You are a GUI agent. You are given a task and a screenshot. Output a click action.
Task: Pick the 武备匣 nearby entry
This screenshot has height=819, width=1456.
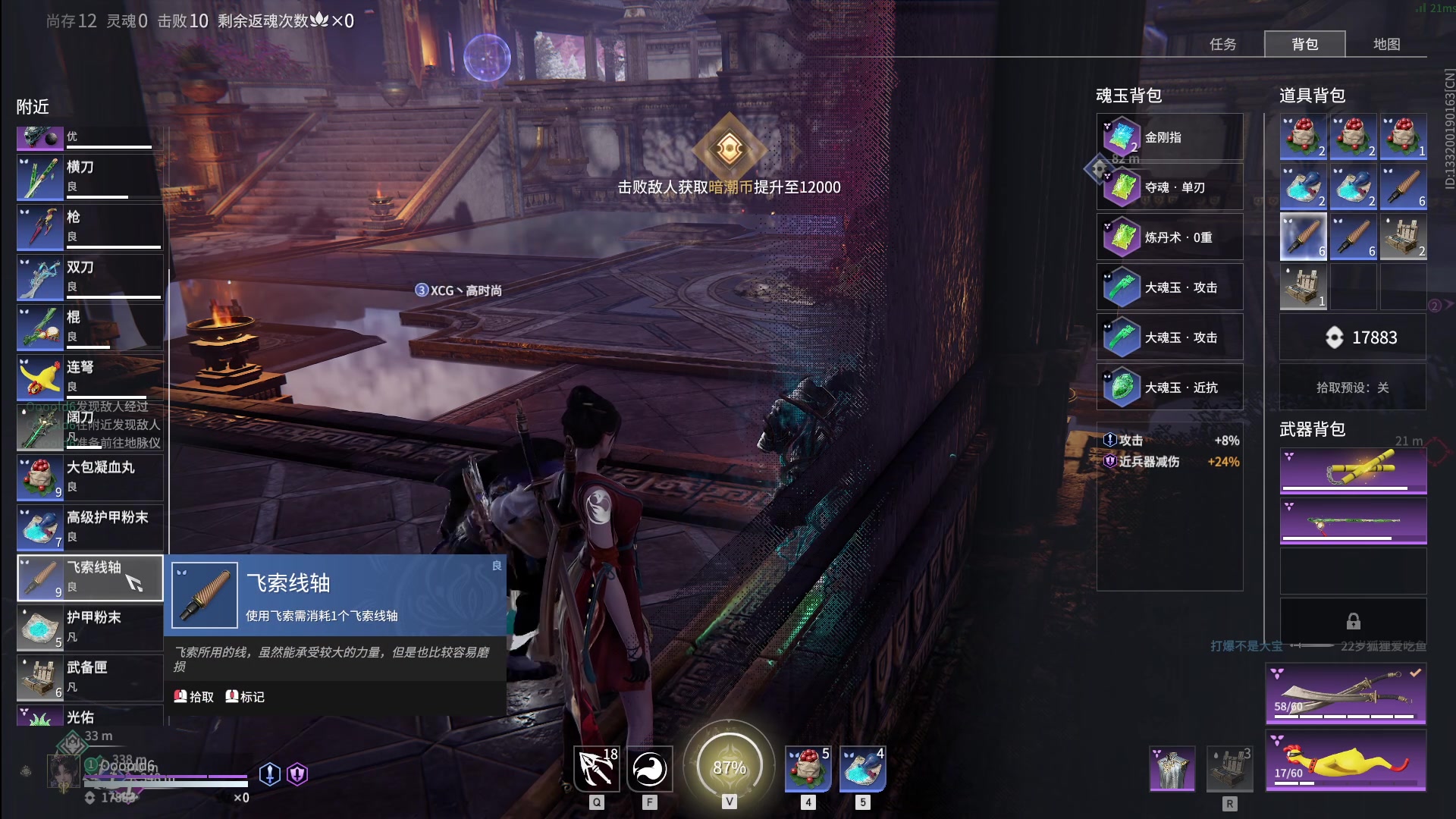pos(89,677)
